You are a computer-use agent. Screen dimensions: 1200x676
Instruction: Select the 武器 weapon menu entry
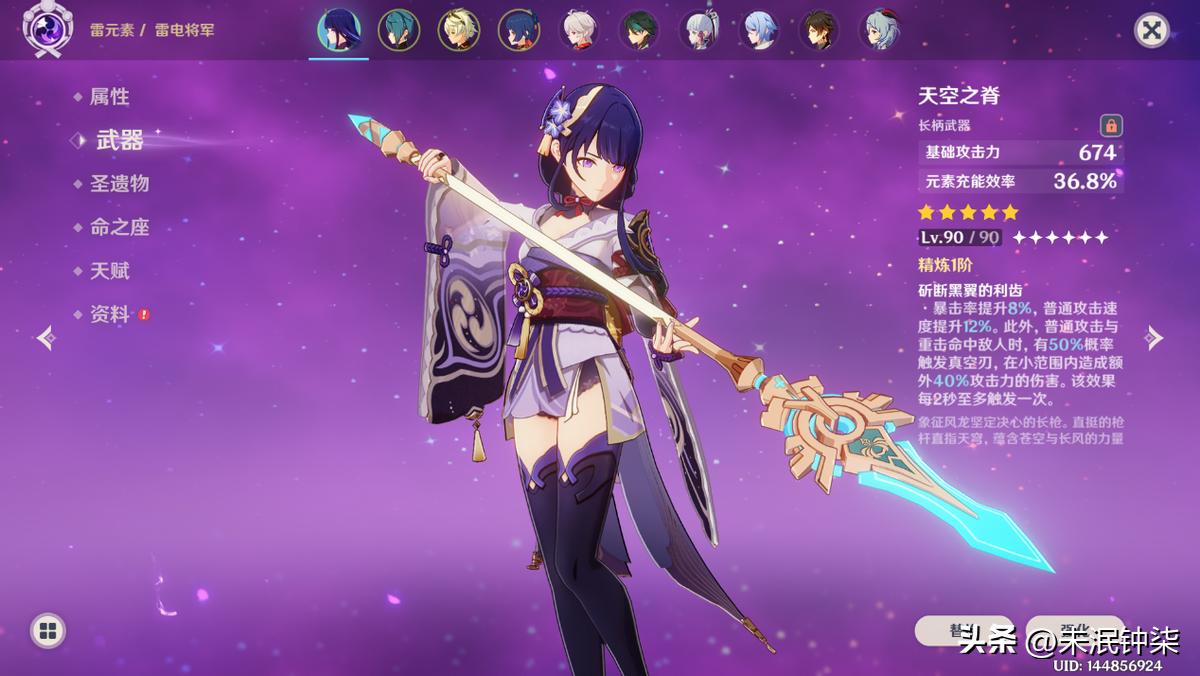[x=119, y=141]
